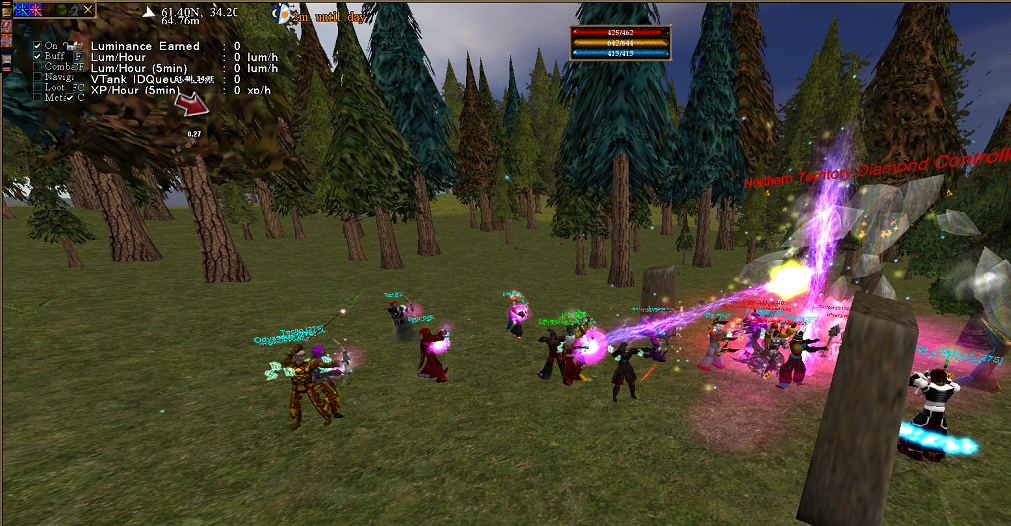Turn on the Loot checkbox
Image resolution: width=1011 pixels, height=526 pixels.
(37, 87)
